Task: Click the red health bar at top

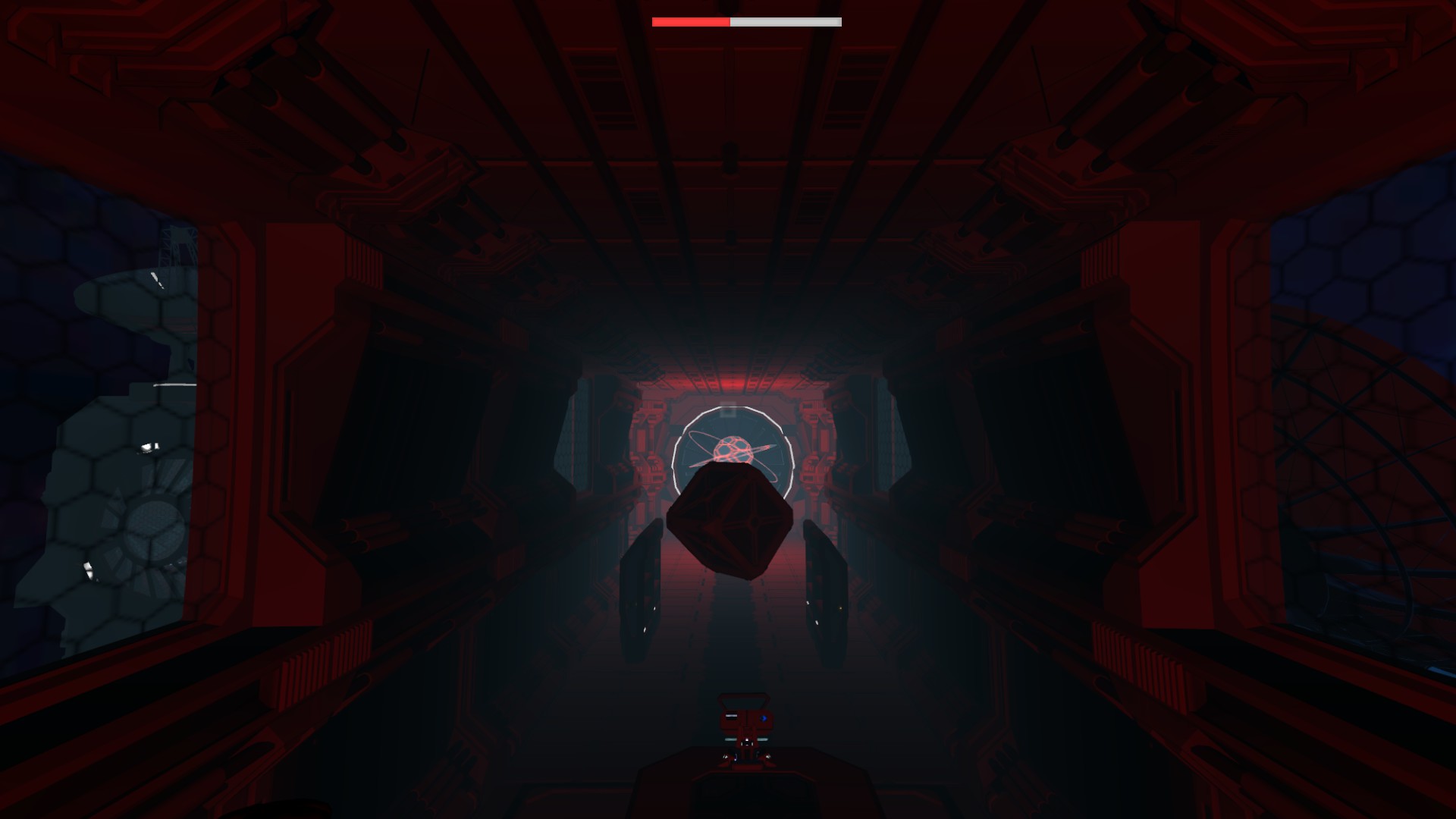Action: pos(690,22)
